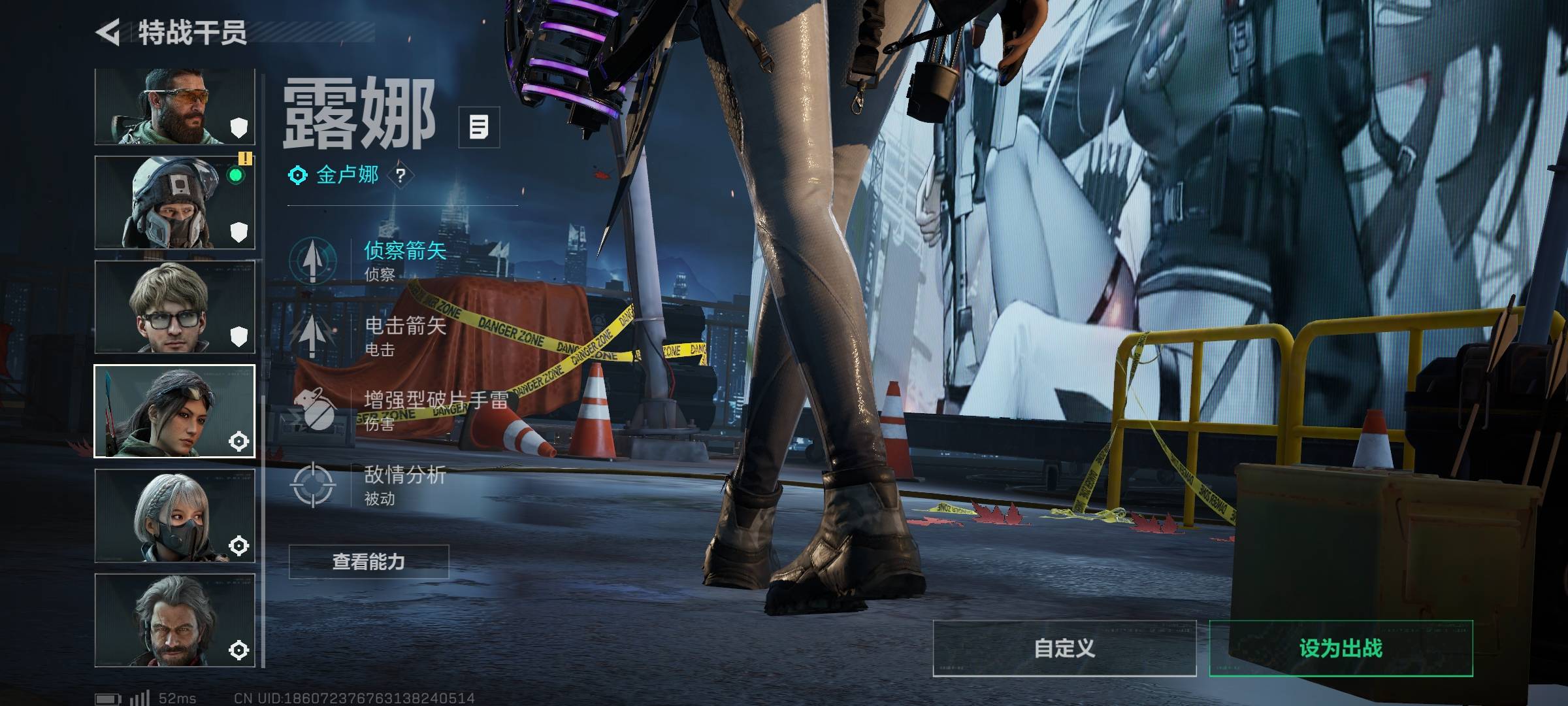Select the 露娜 operator portrait
This screenshot has height=706, width=1568.
[174, 411]
